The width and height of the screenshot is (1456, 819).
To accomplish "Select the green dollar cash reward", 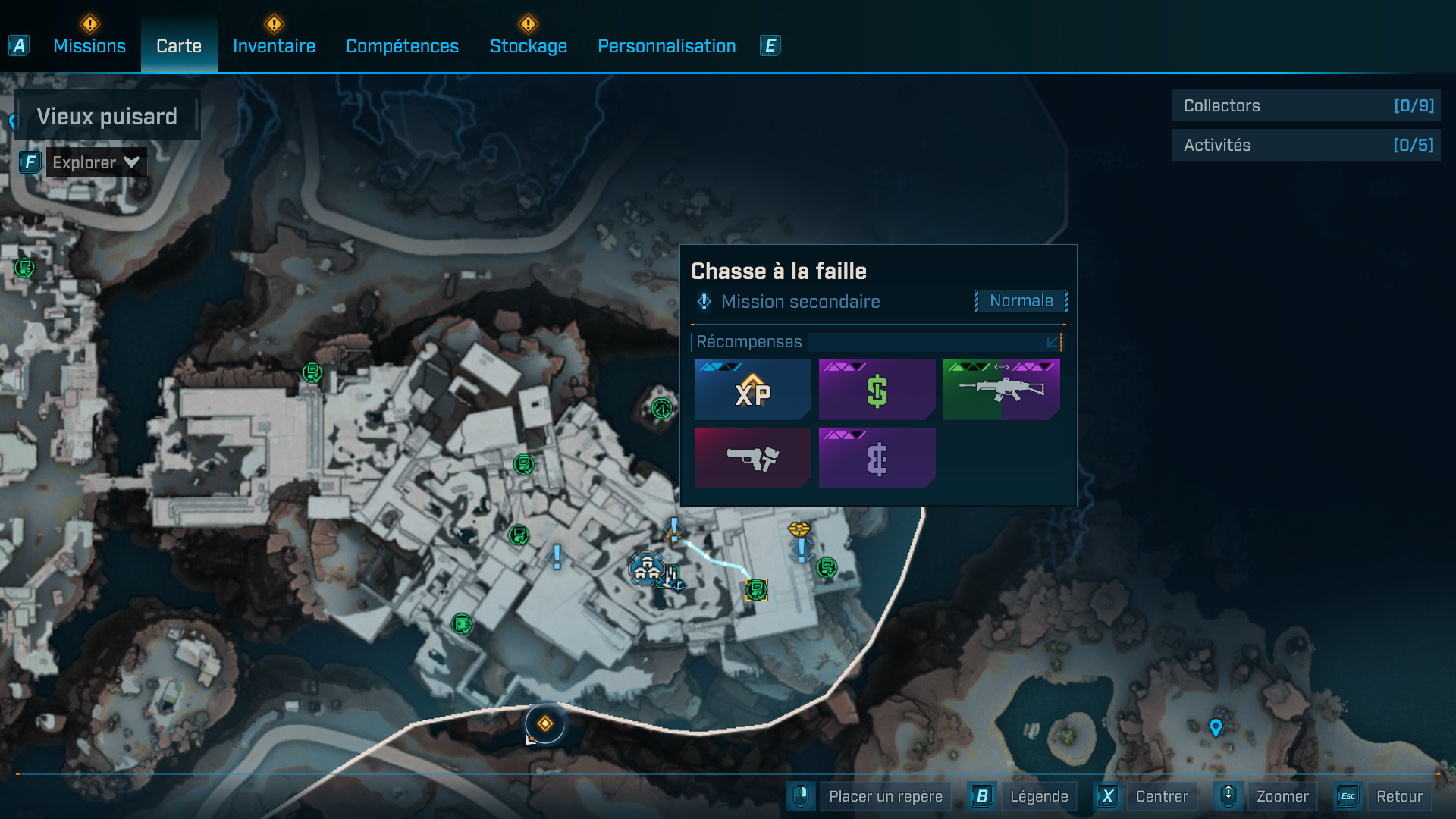I will (877, 390).
